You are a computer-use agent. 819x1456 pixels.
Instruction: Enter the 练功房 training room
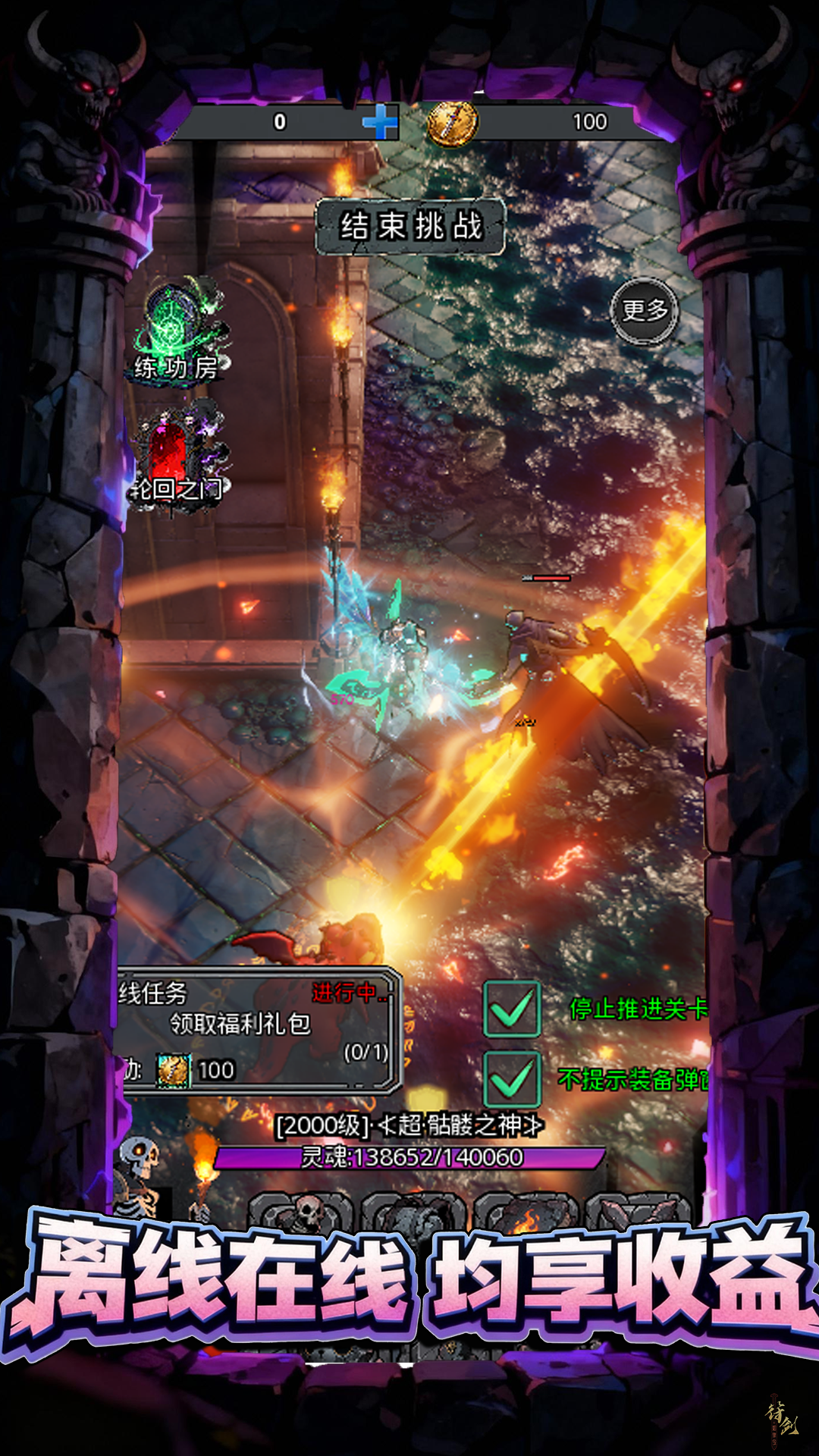(x=179, y=334)
